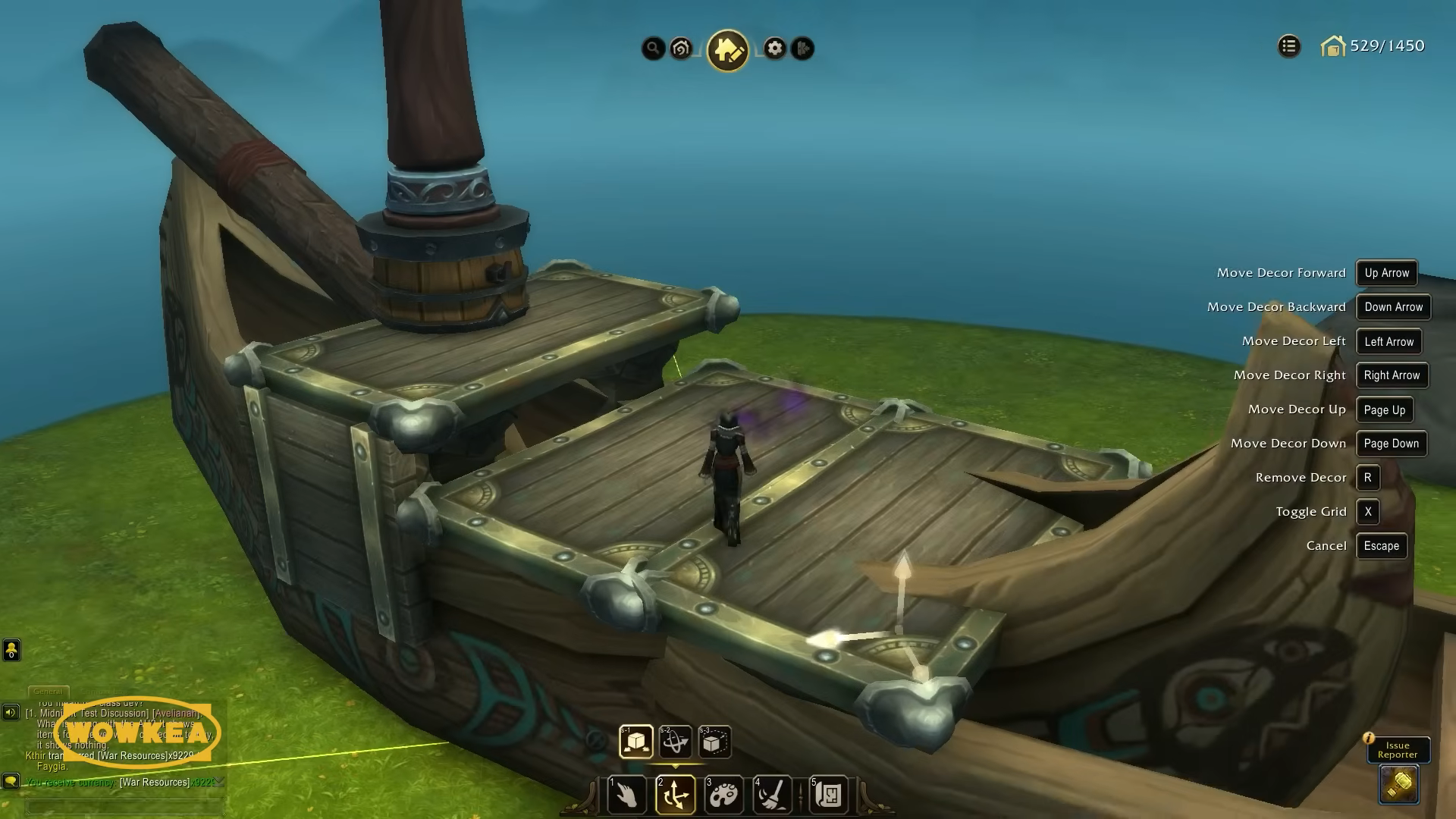This screenshot has height=819, width=1456.
Task: Open the floor plan layout tool
Action: pos(828,794)
